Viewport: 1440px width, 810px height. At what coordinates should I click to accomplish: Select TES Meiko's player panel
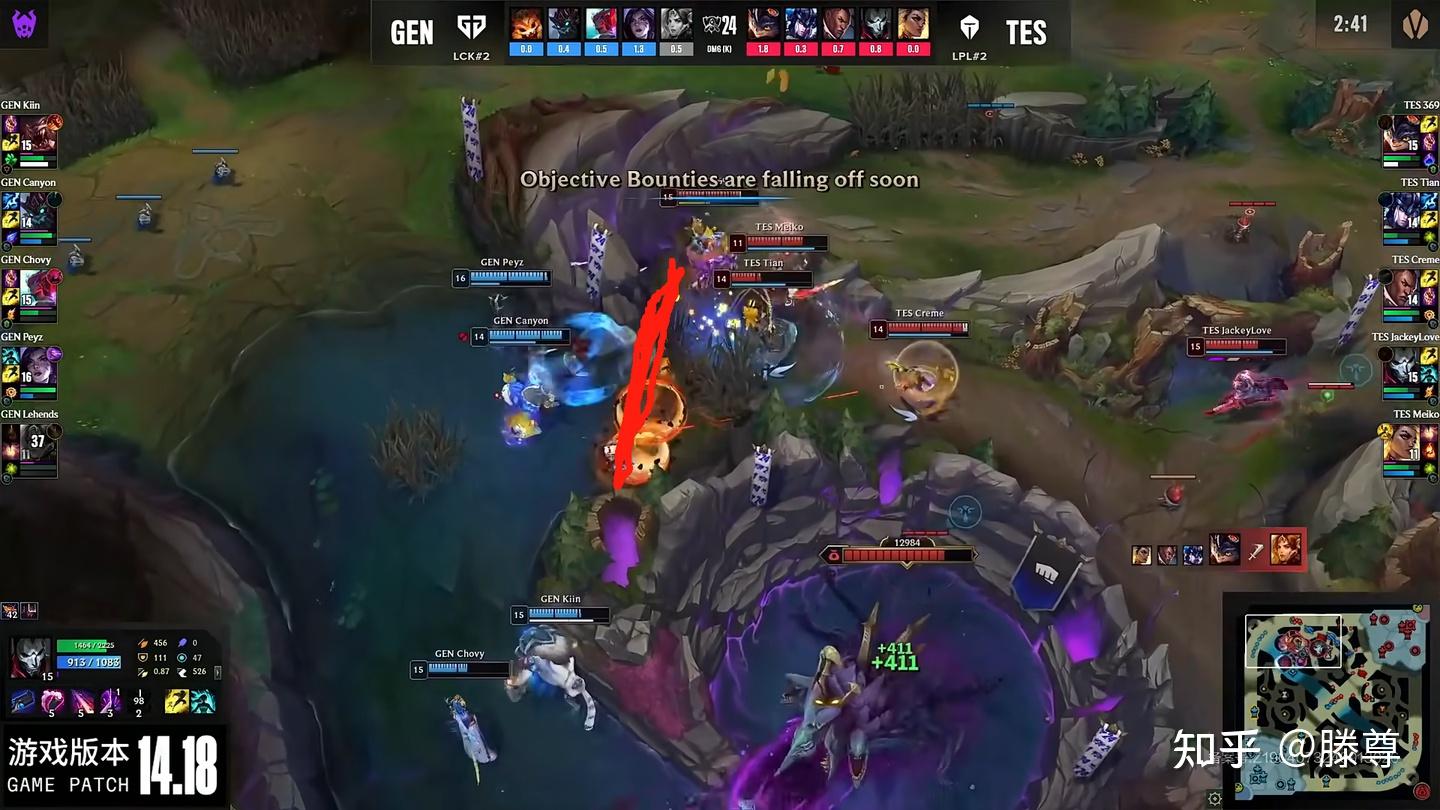1410,449
